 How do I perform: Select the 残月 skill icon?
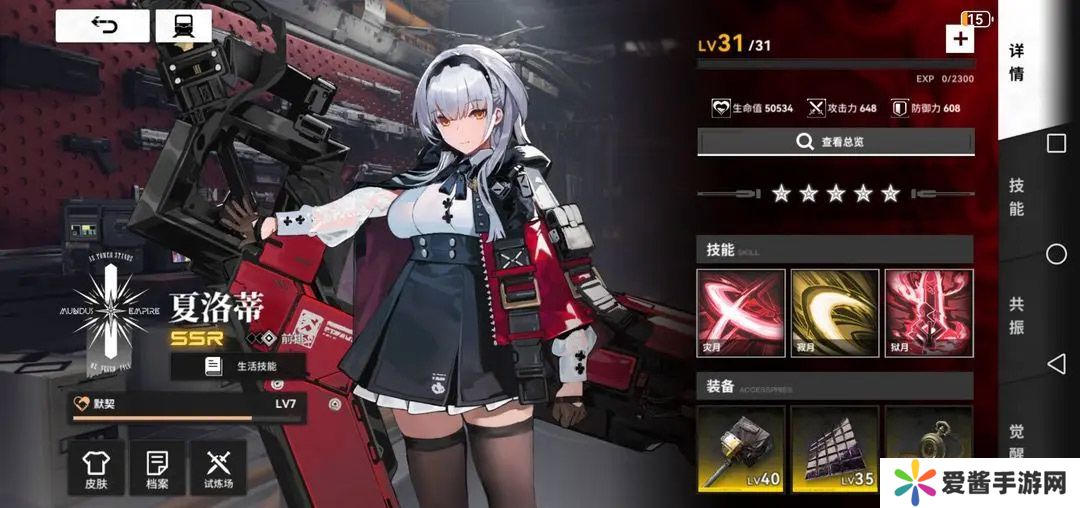pyautogui.click(x=835, y=314)
